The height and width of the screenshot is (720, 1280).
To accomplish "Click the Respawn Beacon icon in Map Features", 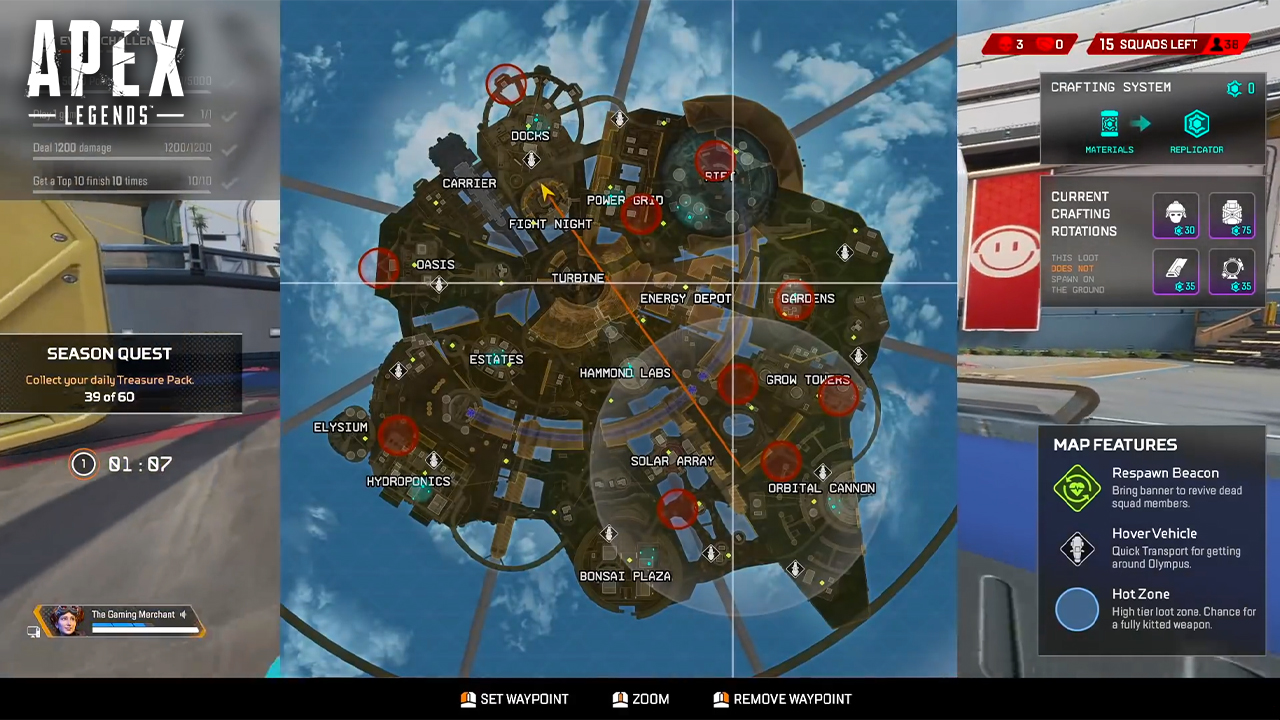I will click(x=1077, y=489).
